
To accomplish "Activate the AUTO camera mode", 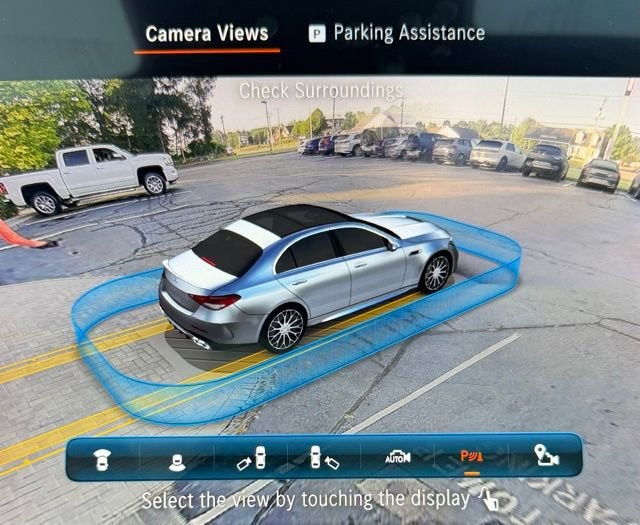I will point(398,457).
